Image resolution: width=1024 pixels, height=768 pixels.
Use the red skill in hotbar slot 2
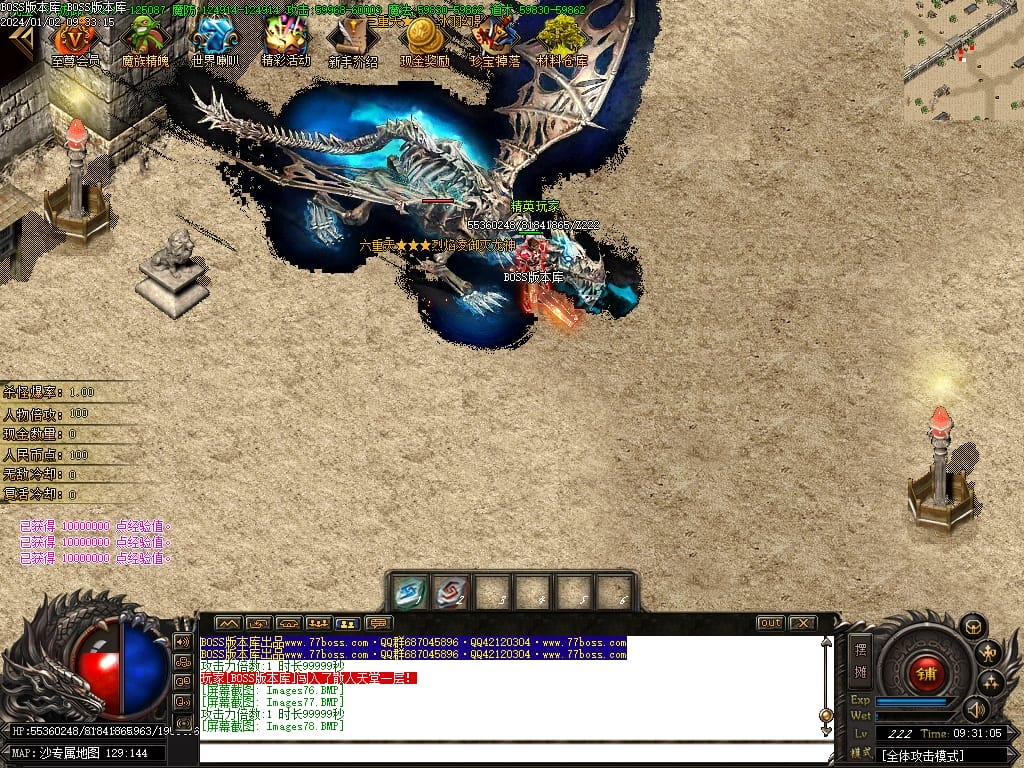(451, 591)
